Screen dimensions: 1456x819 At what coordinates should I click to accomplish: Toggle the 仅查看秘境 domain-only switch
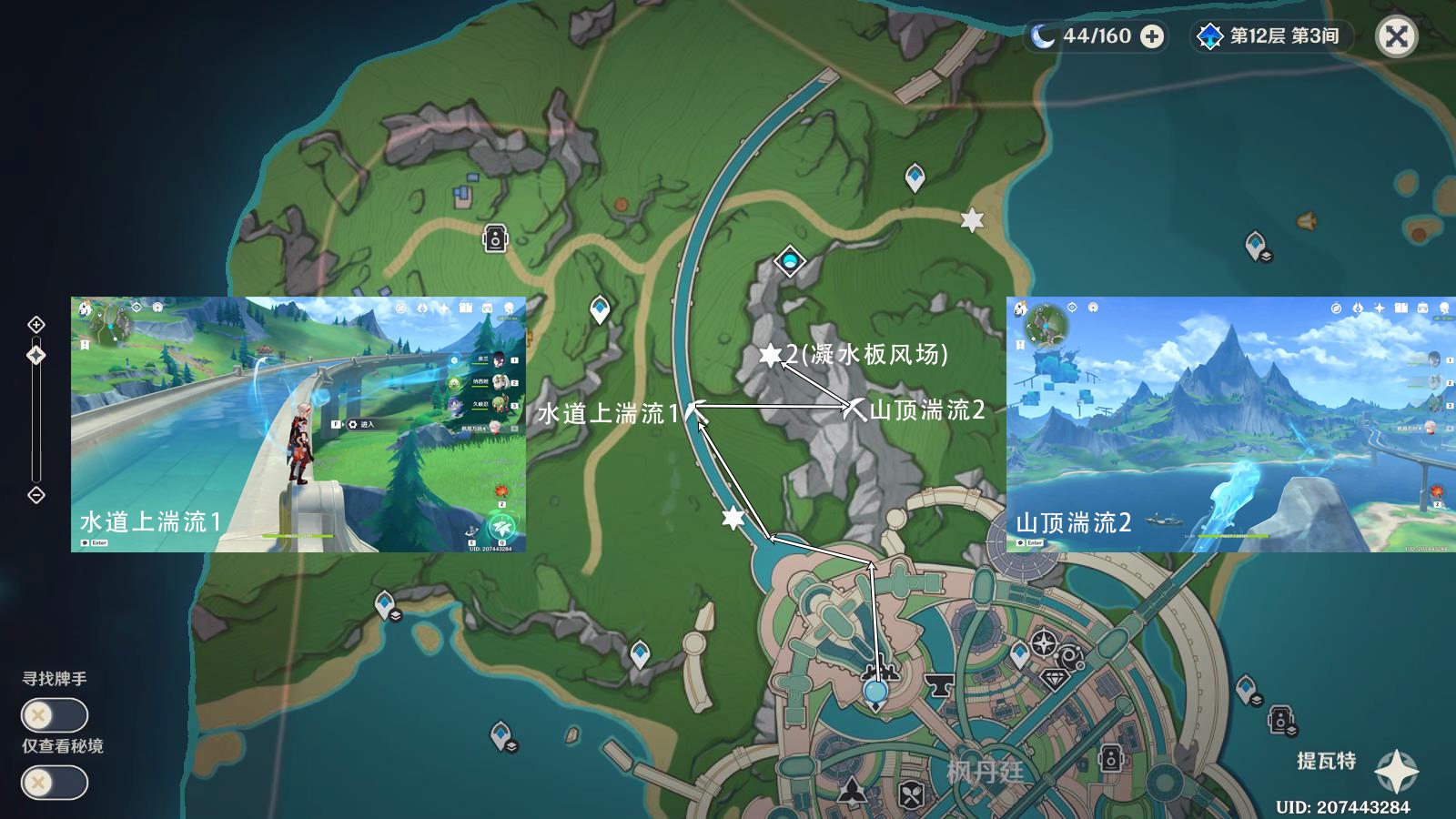[55, 783]
